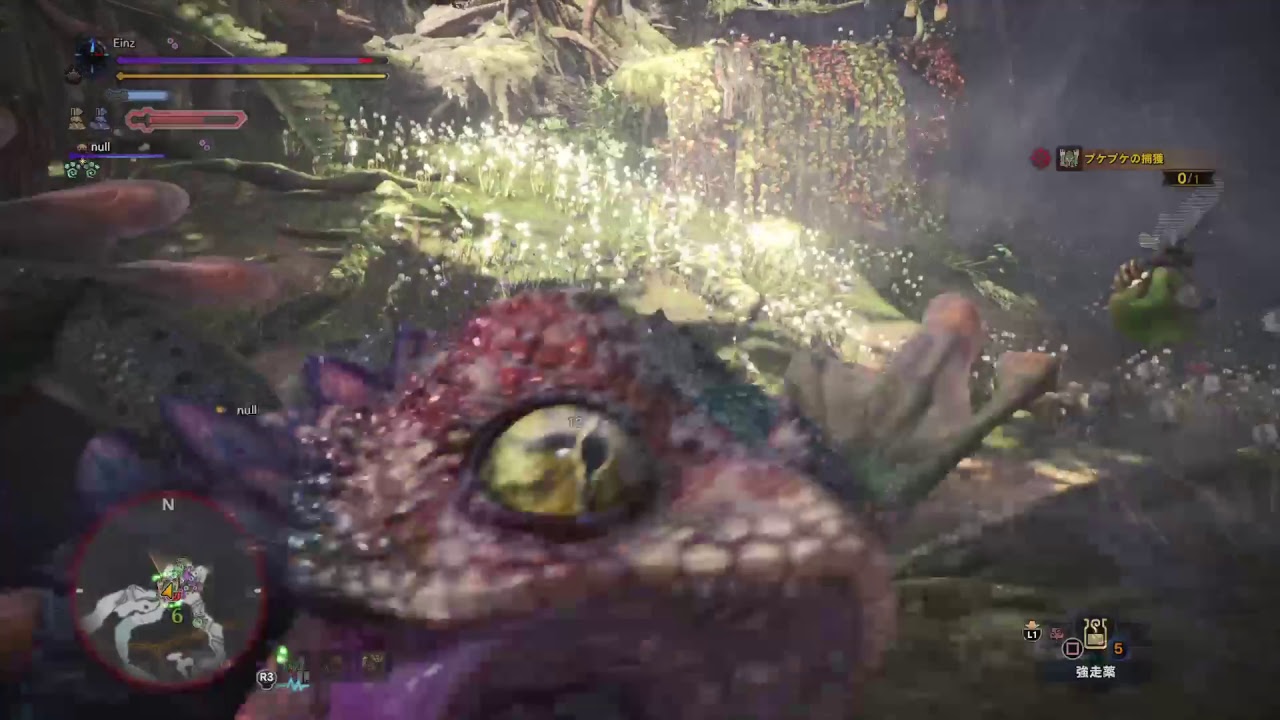The width and height of the screenshot is (1280, 720).
Task: Toggle the blue armor buff icon
Action: tap(100, 118)
